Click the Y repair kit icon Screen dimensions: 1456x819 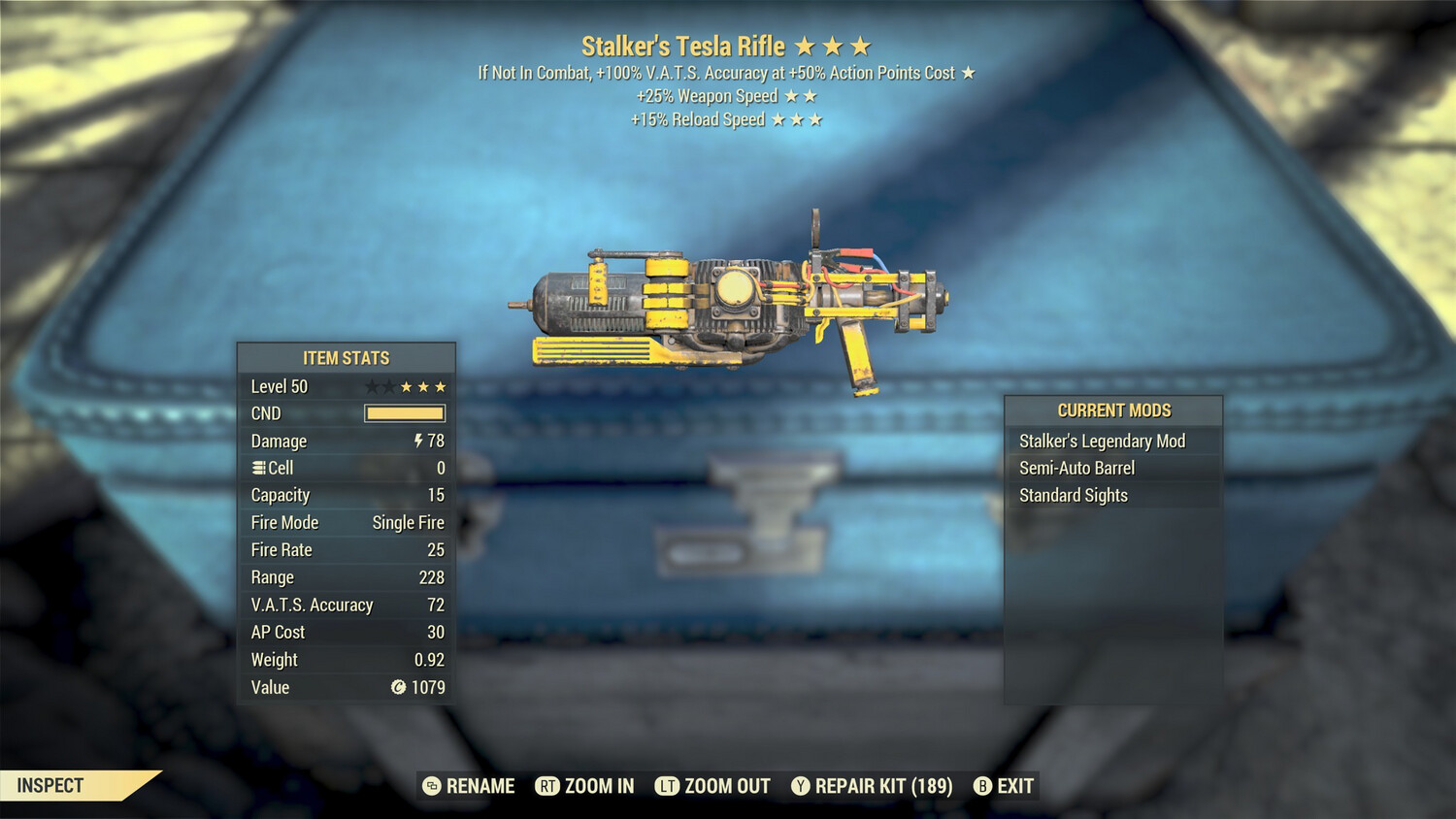801,786
